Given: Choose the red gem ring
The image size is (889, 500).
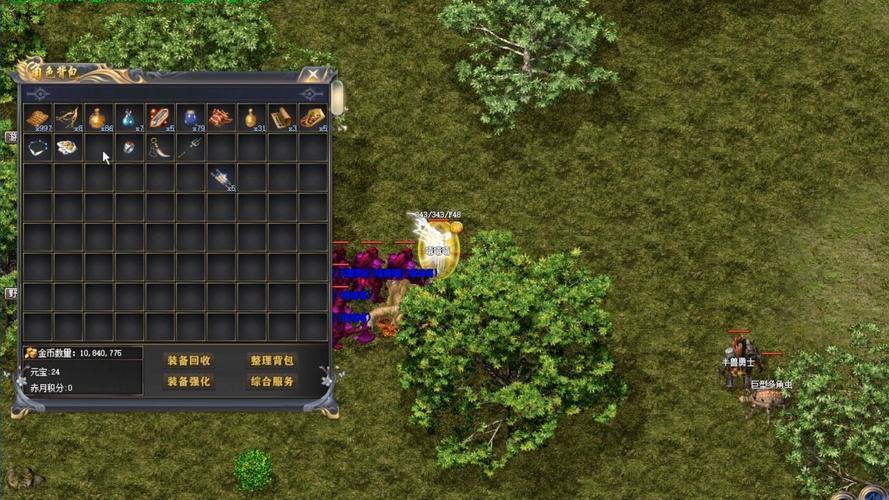Looking at the screenshot, I should pyautogui.click(x=129, y=148).
